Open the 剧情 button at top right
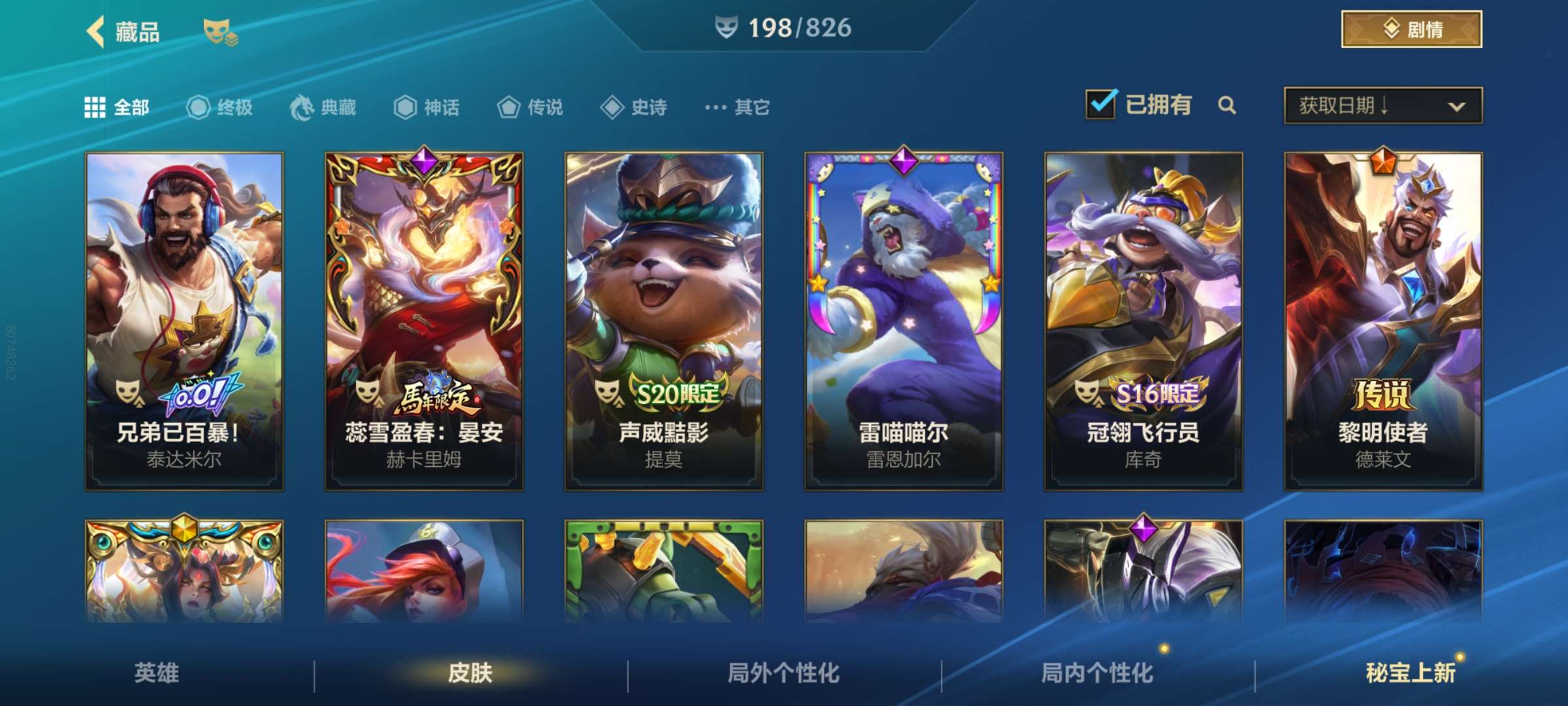Image resolution: width=1568 pixels, height=706 pixels. 1411,28
